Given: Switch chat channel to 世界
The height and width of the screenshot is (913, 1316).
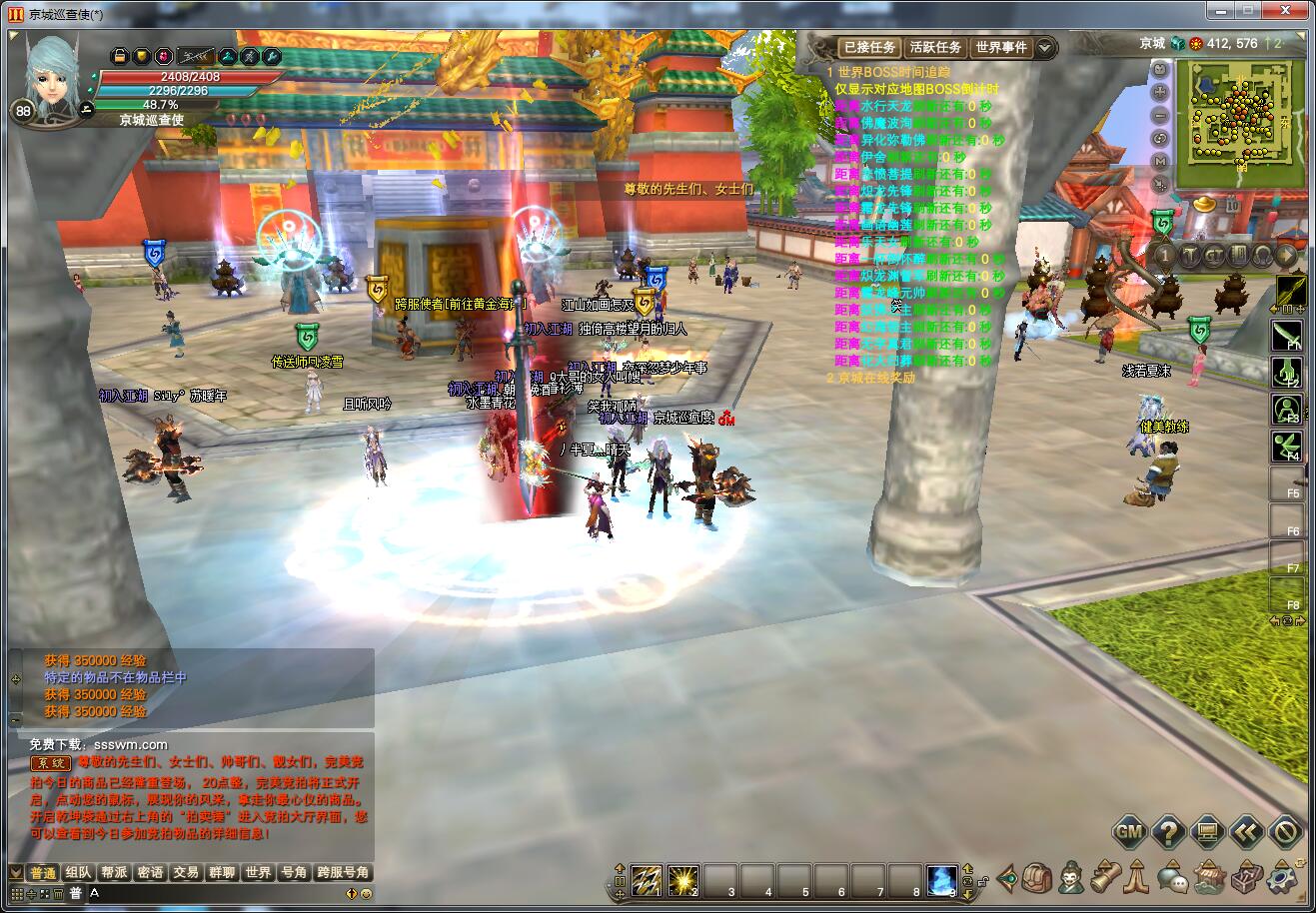Looking at the screenshot, I should click(257, 872).
